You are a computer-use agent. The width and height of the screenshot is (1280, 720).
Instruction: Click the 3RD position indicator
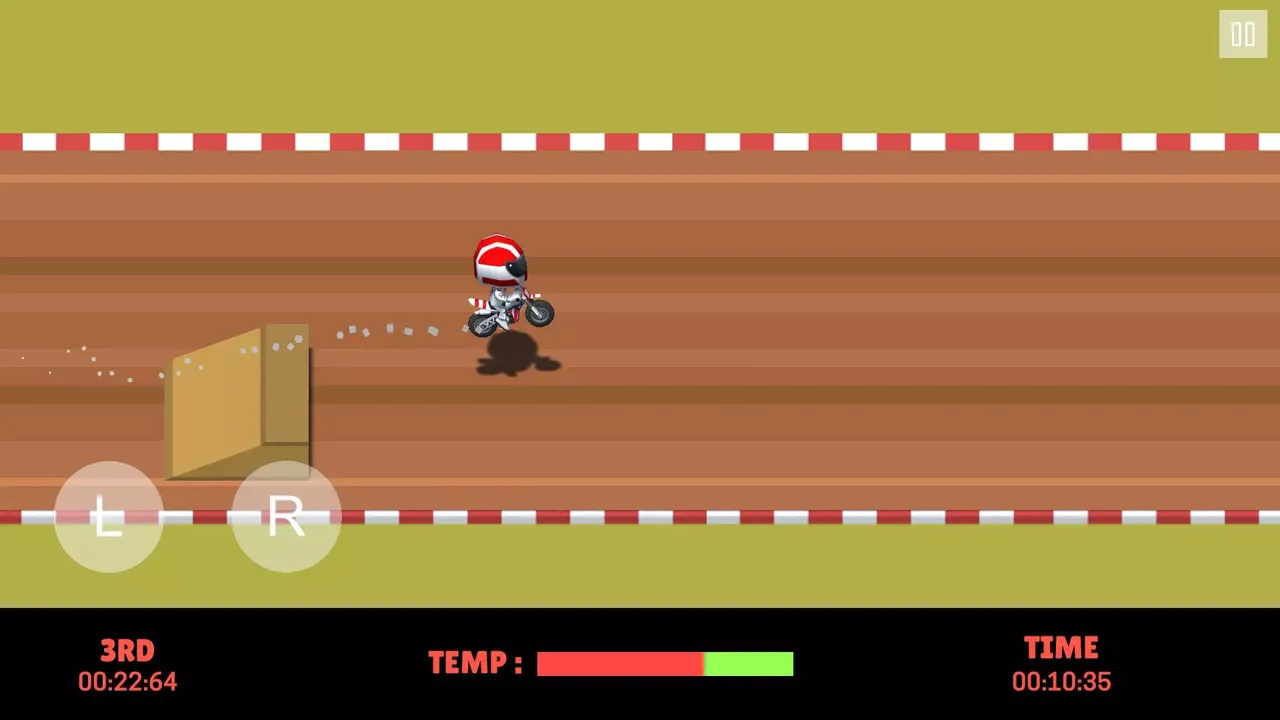click(127, 651)
